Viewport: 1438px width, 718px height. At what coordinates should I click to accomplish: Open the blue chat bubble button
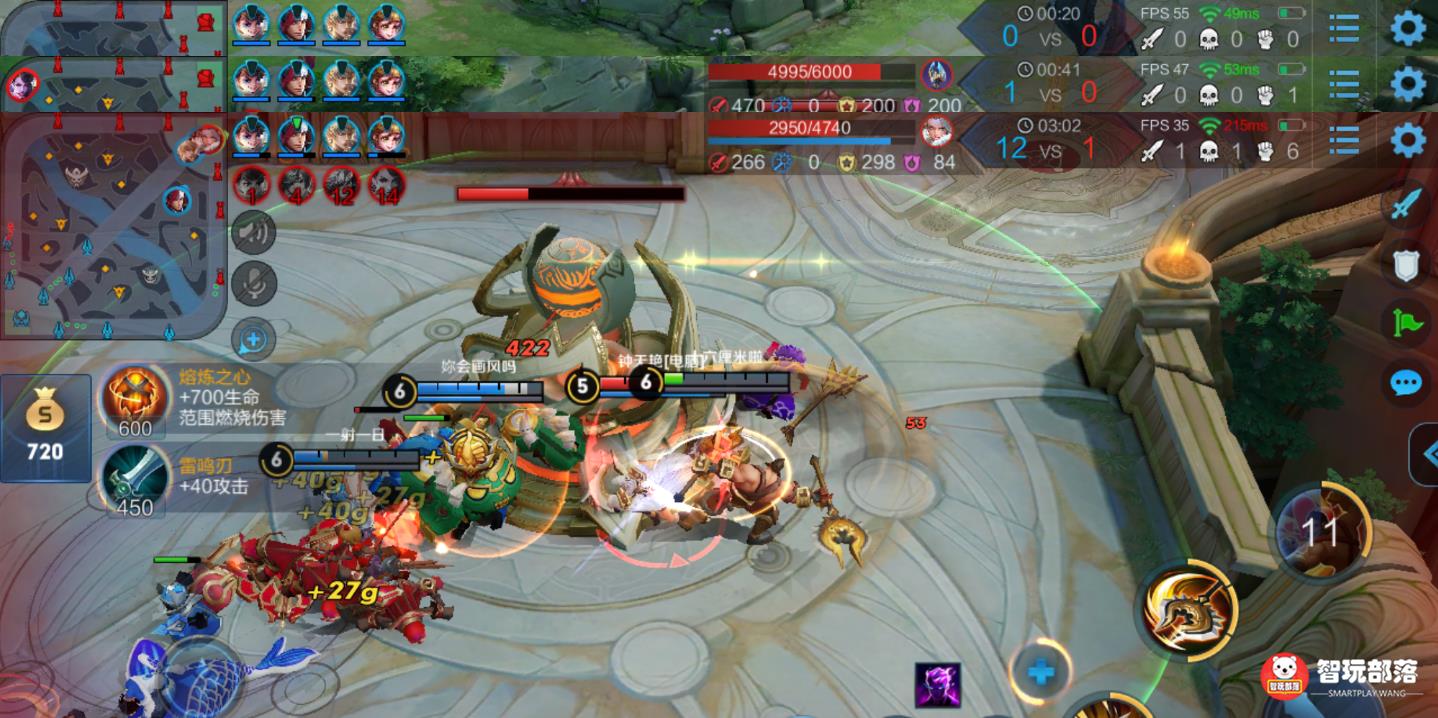point(1405,382)
